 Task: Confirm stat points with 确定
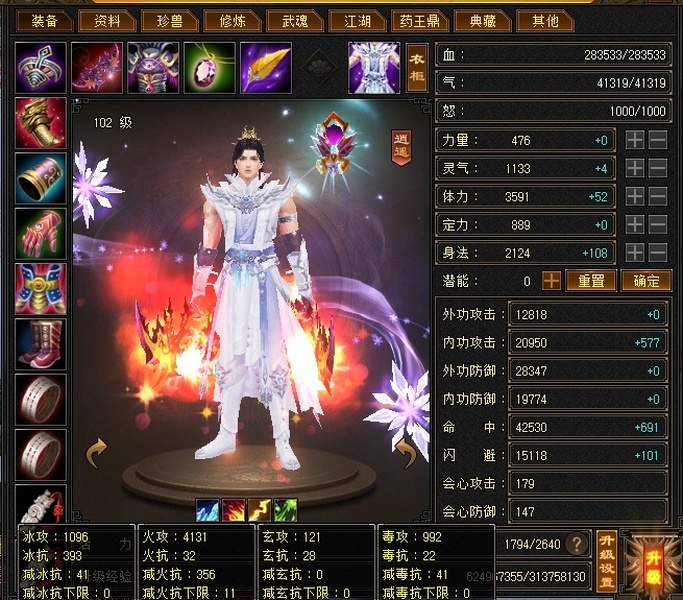click(646, 281)
